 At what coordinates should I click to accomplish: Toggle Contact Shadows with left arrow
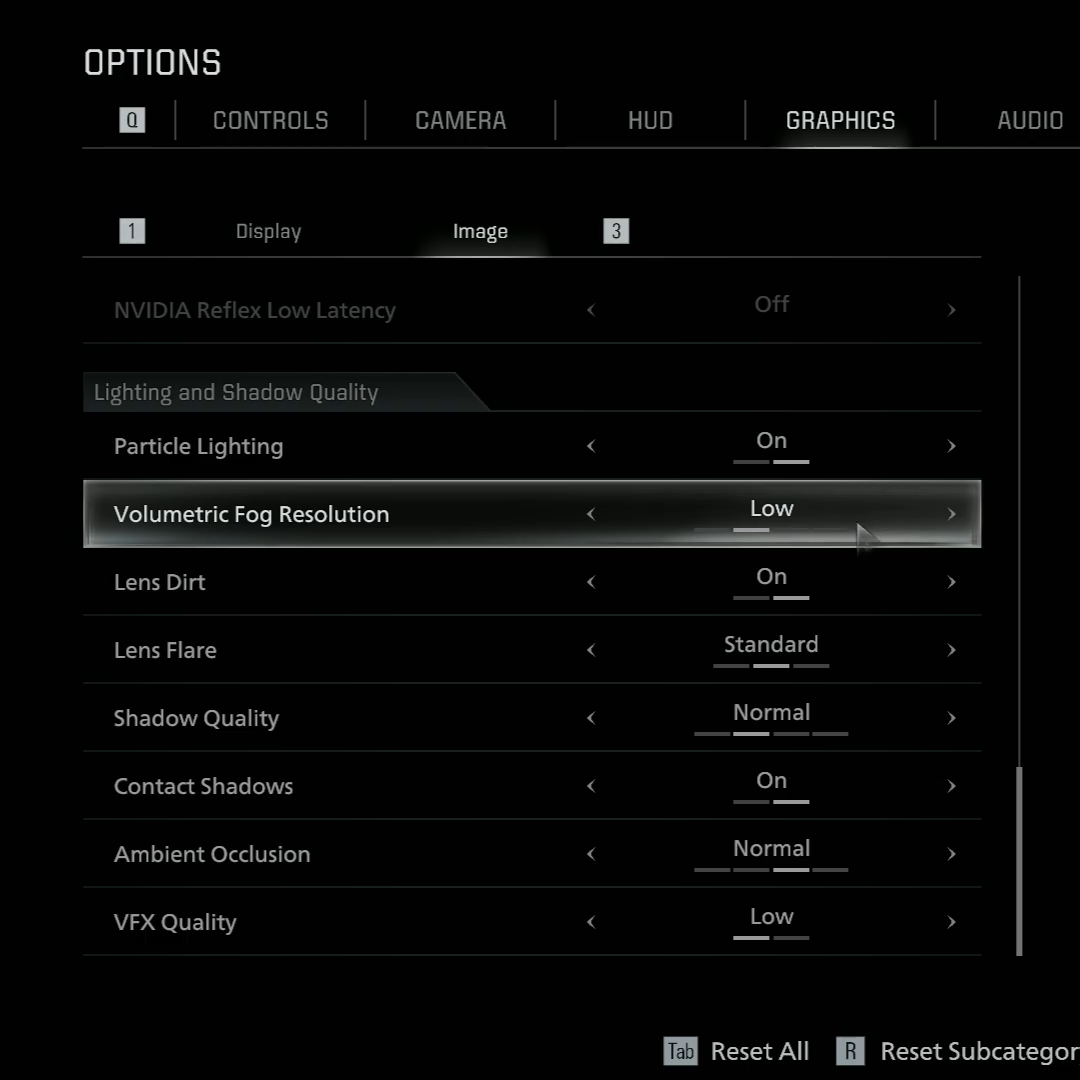(x=591, y=786)
